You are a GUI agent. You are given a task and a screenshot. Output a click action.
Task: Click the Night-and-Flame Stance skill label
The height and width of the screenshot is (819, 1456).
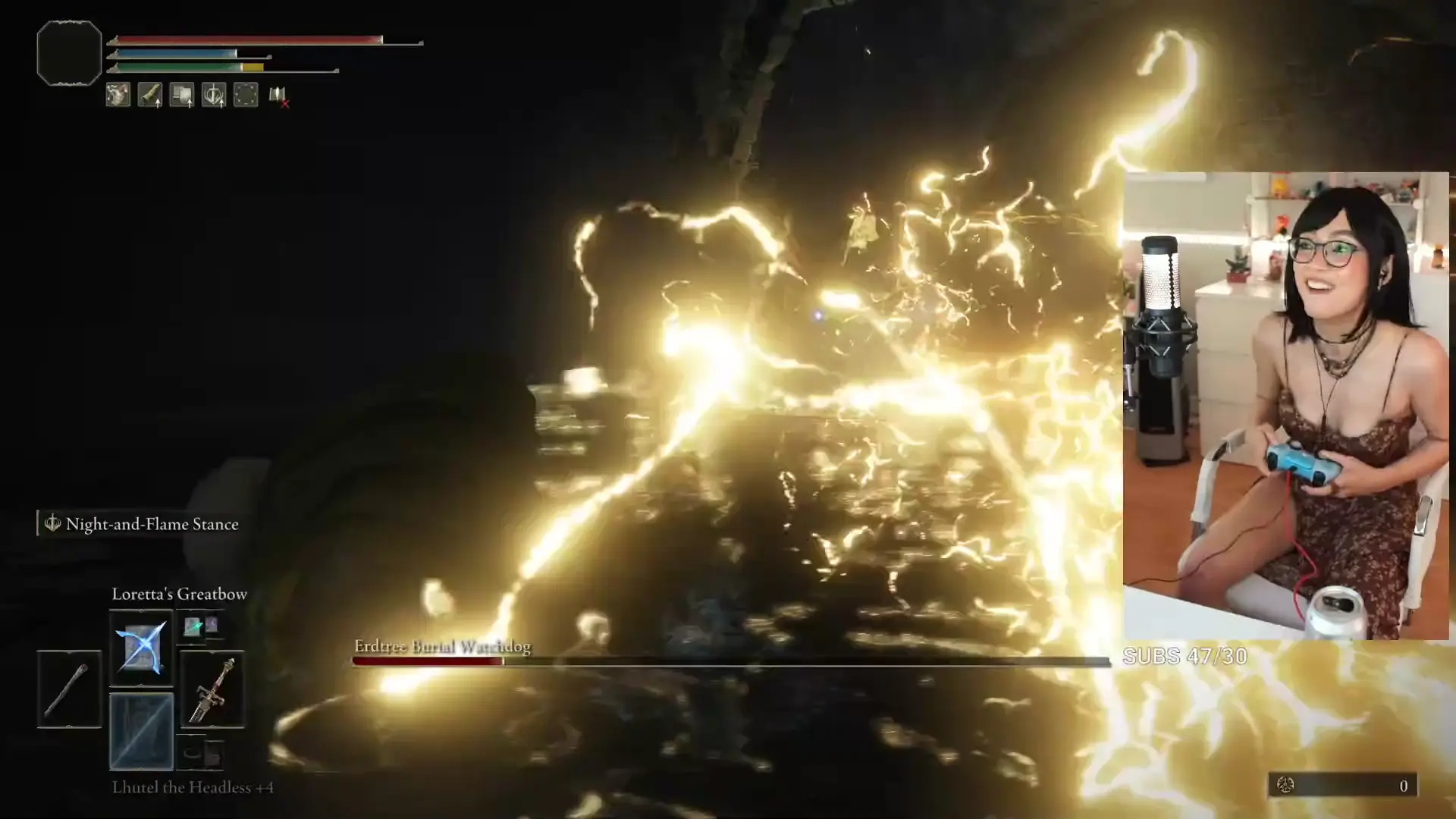pos(151,524)
